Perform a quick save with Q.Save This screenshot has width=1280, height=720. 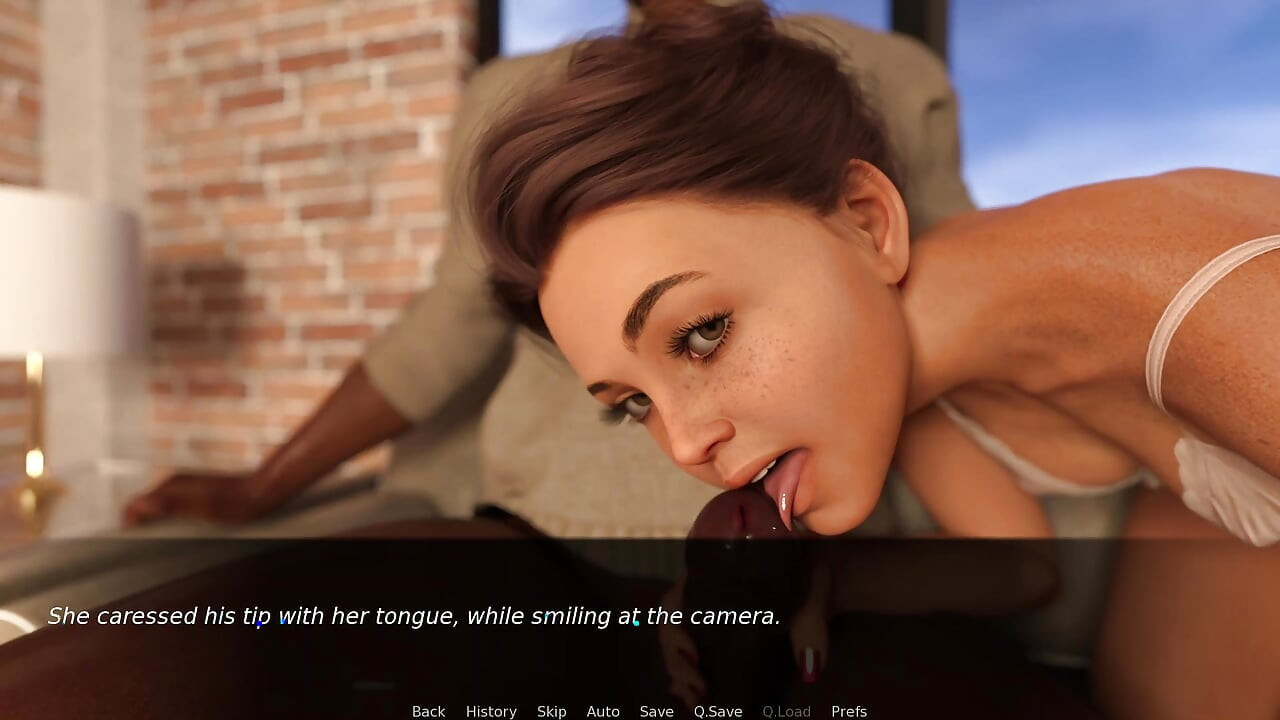pyautogui.click(x=717, y=710)
